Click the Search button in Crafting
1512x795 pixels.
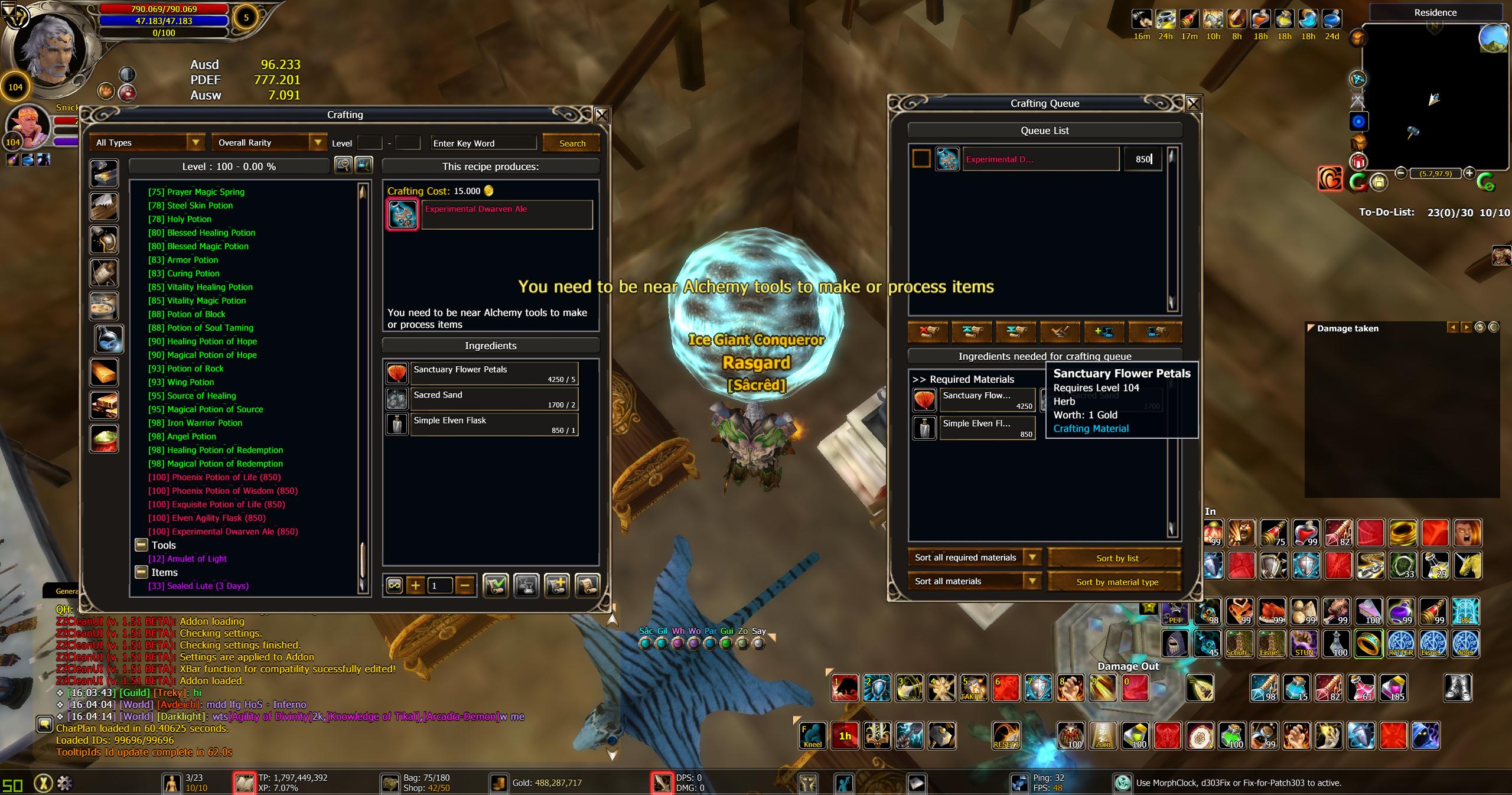[572, 143]
